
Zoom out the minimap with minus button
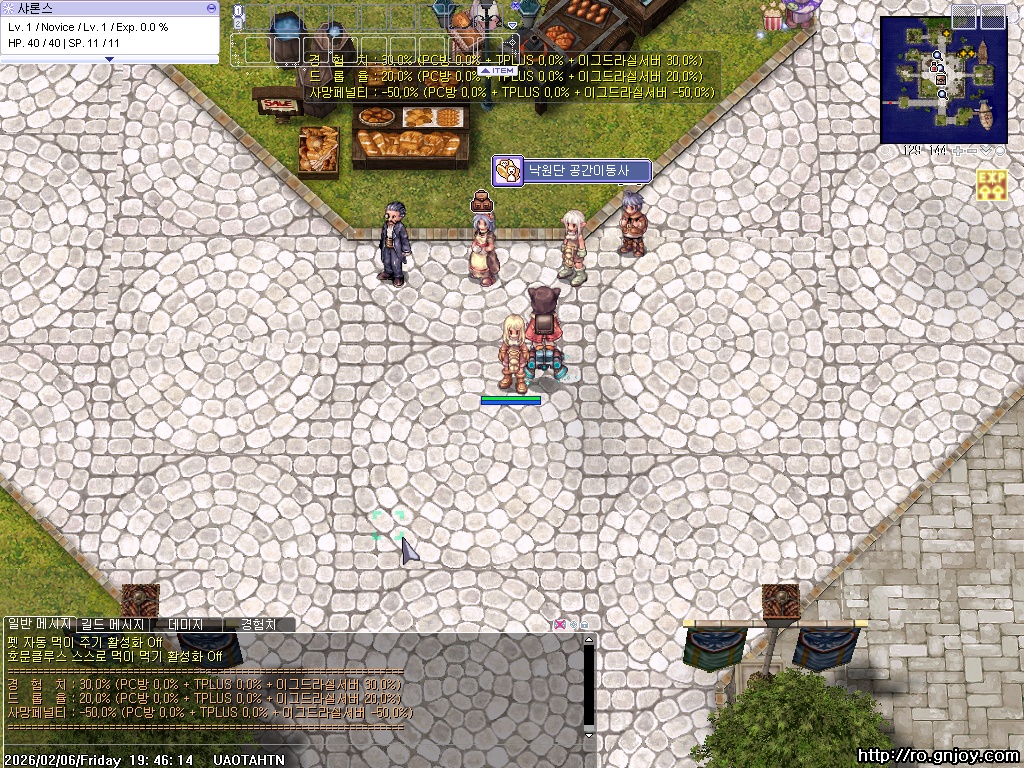tap(970, 151)
